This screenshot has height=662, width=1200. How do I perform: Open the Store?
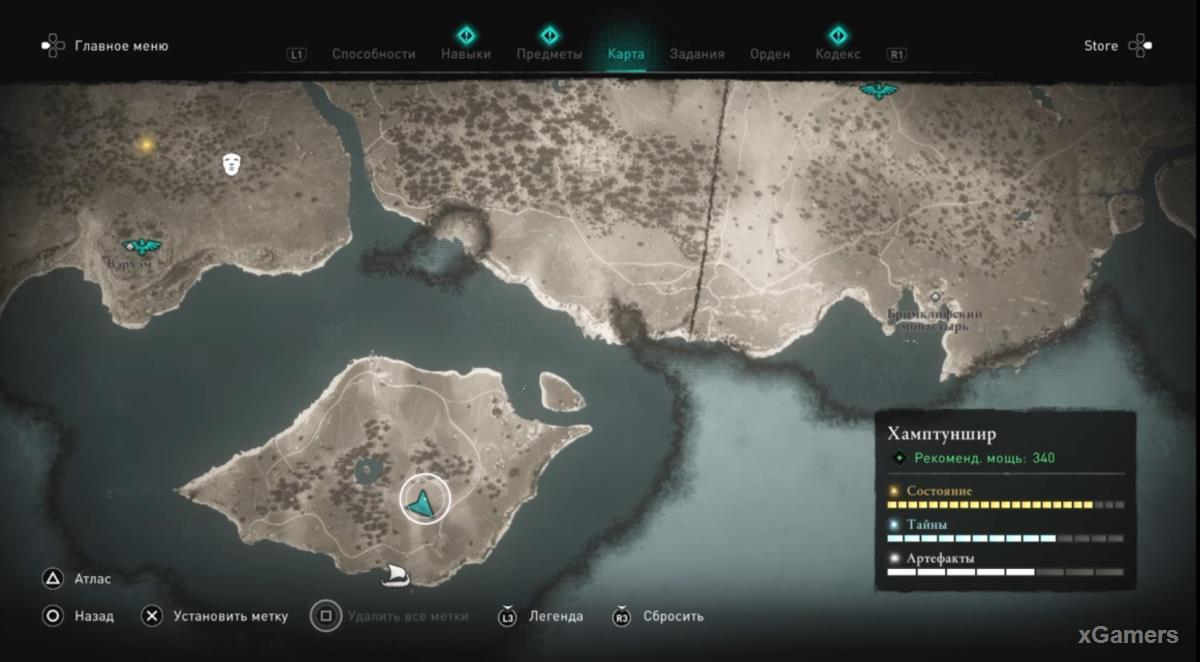[x=1101, y=46]
